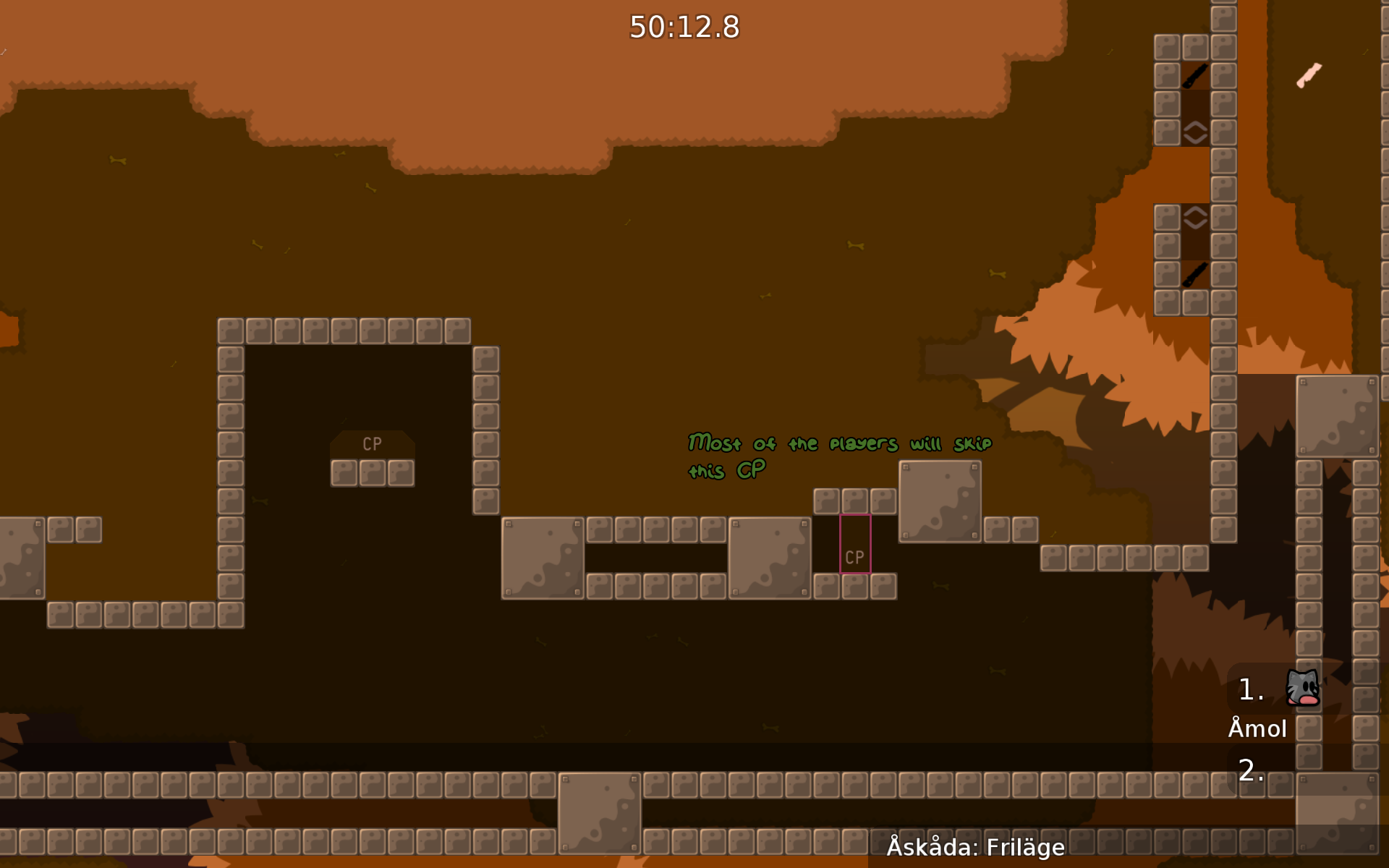Click the white cursor pointer near the top right
Screen dimensions: 1389x868
(x=1309, y=75)
